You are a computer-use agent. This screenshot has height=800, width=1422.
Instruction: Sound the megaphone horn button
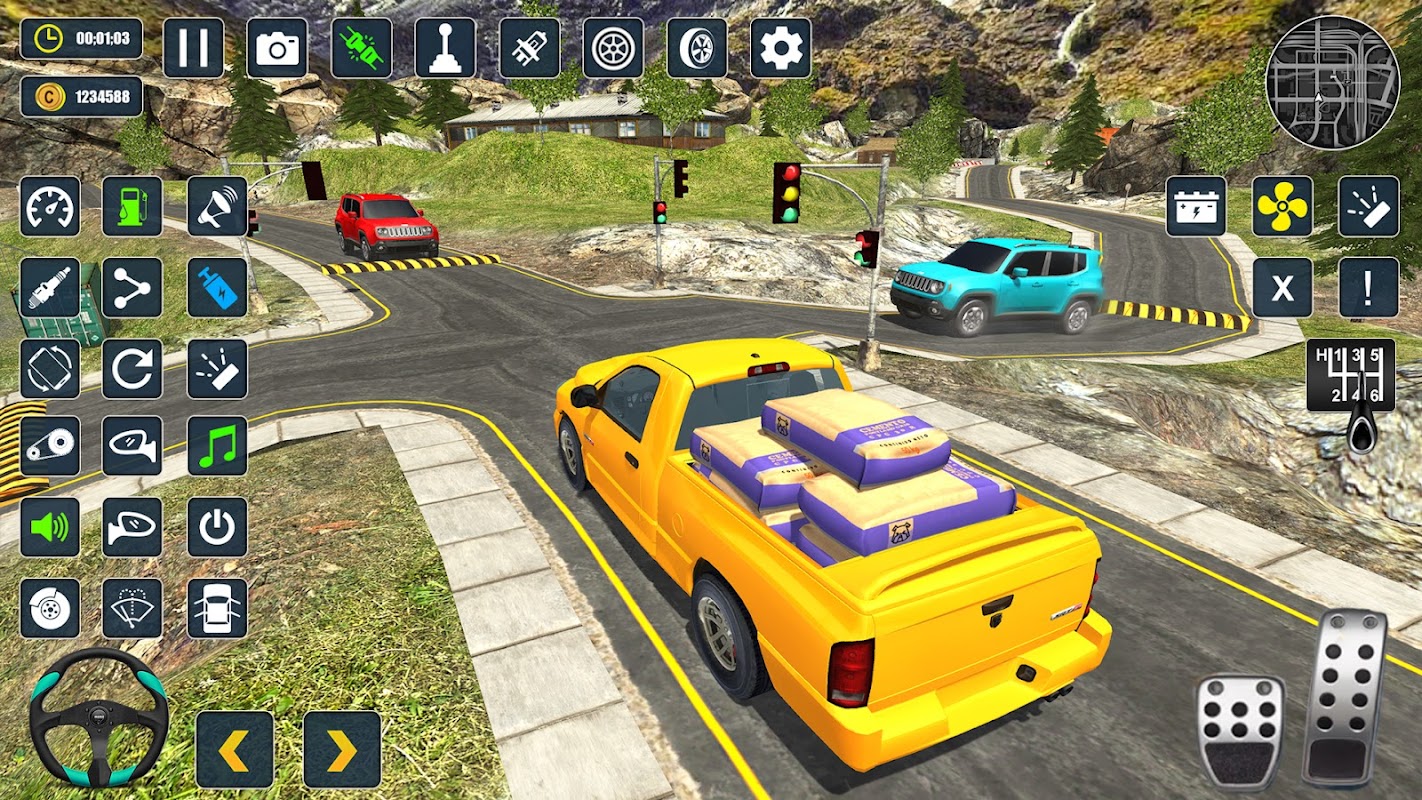click(217, 207)
